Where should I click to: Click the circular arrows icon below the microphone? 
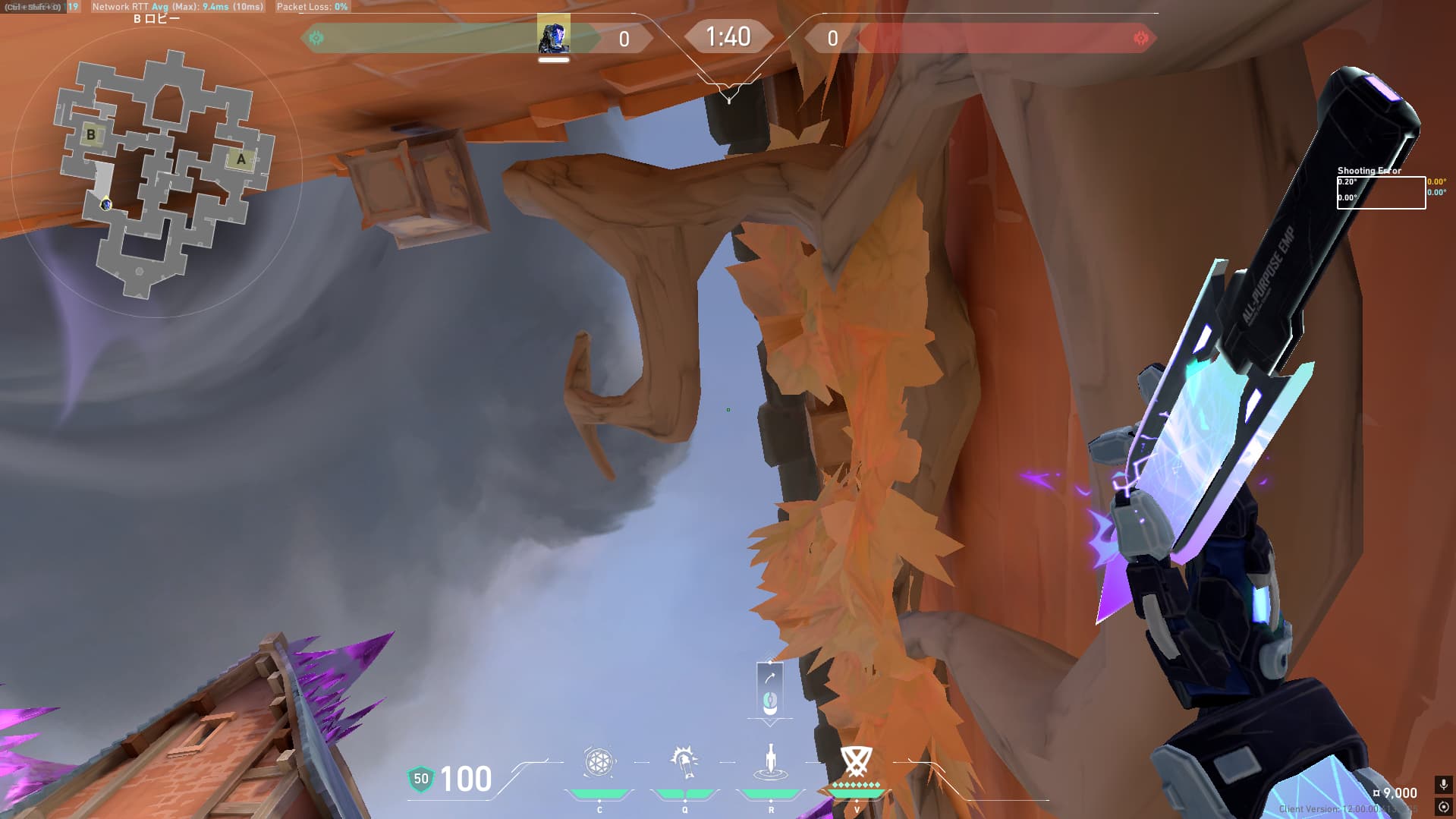pyautogui.click(x=1443, y=807)
